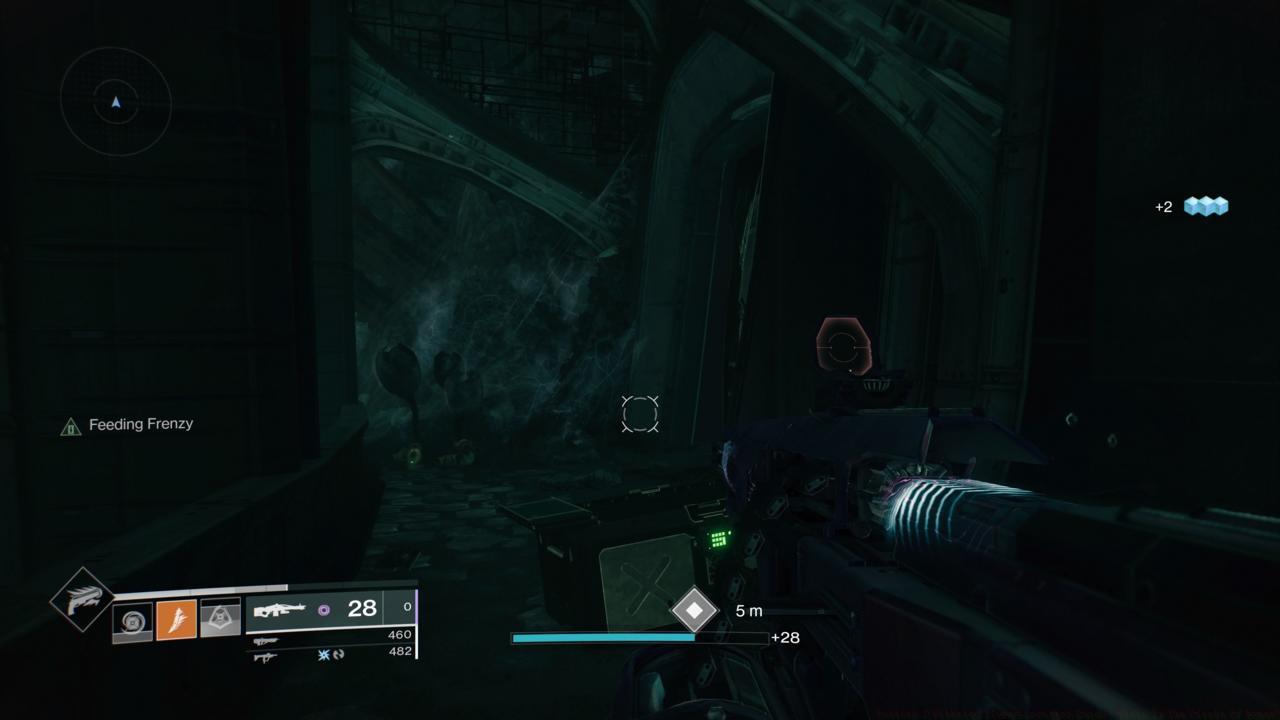Image resolution: width=1280 pixels, height=720 pixels.
Task: Select the equipped machine gun icon
Action: coord(280,609)
